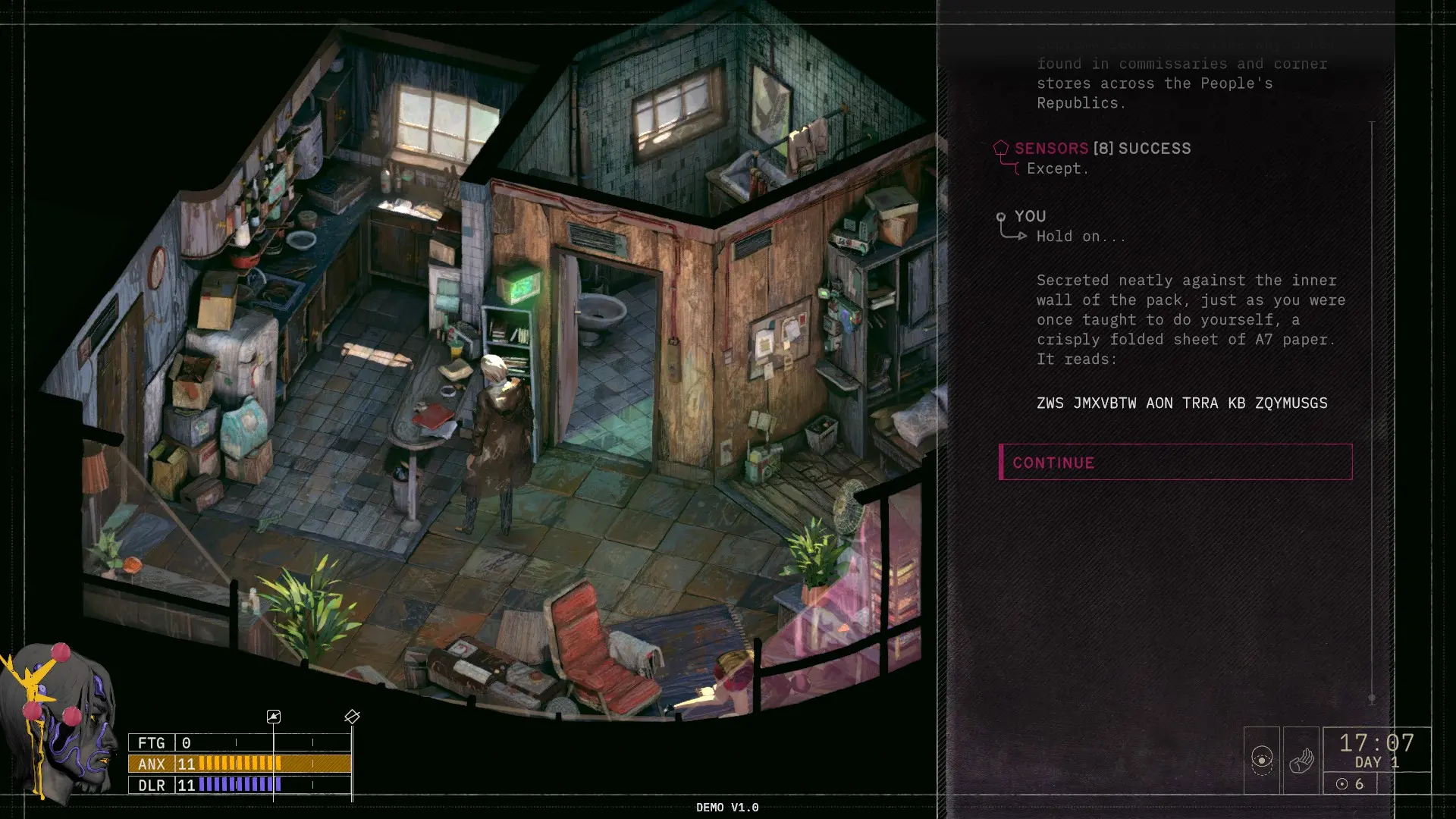The width and height of the screenshot is (1456, 819).
Task: Click the dialogue log scrollbar
Action: (1371, 409)
